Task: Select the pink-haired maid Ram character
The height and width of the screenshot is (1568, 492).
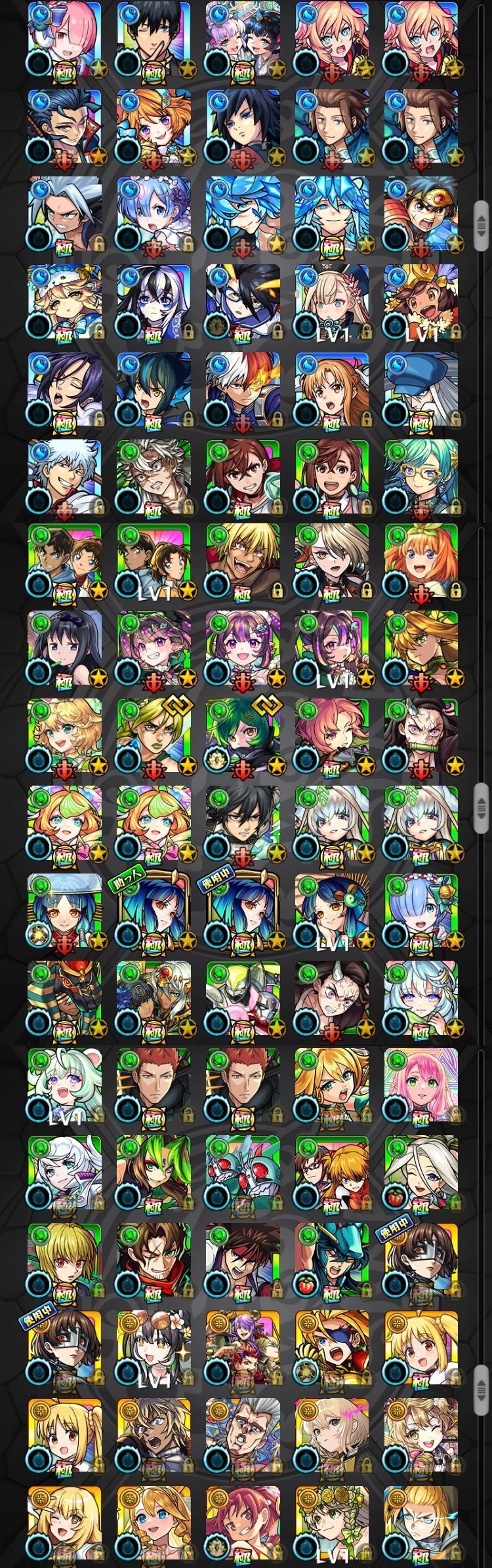Action: pos(64,38)
